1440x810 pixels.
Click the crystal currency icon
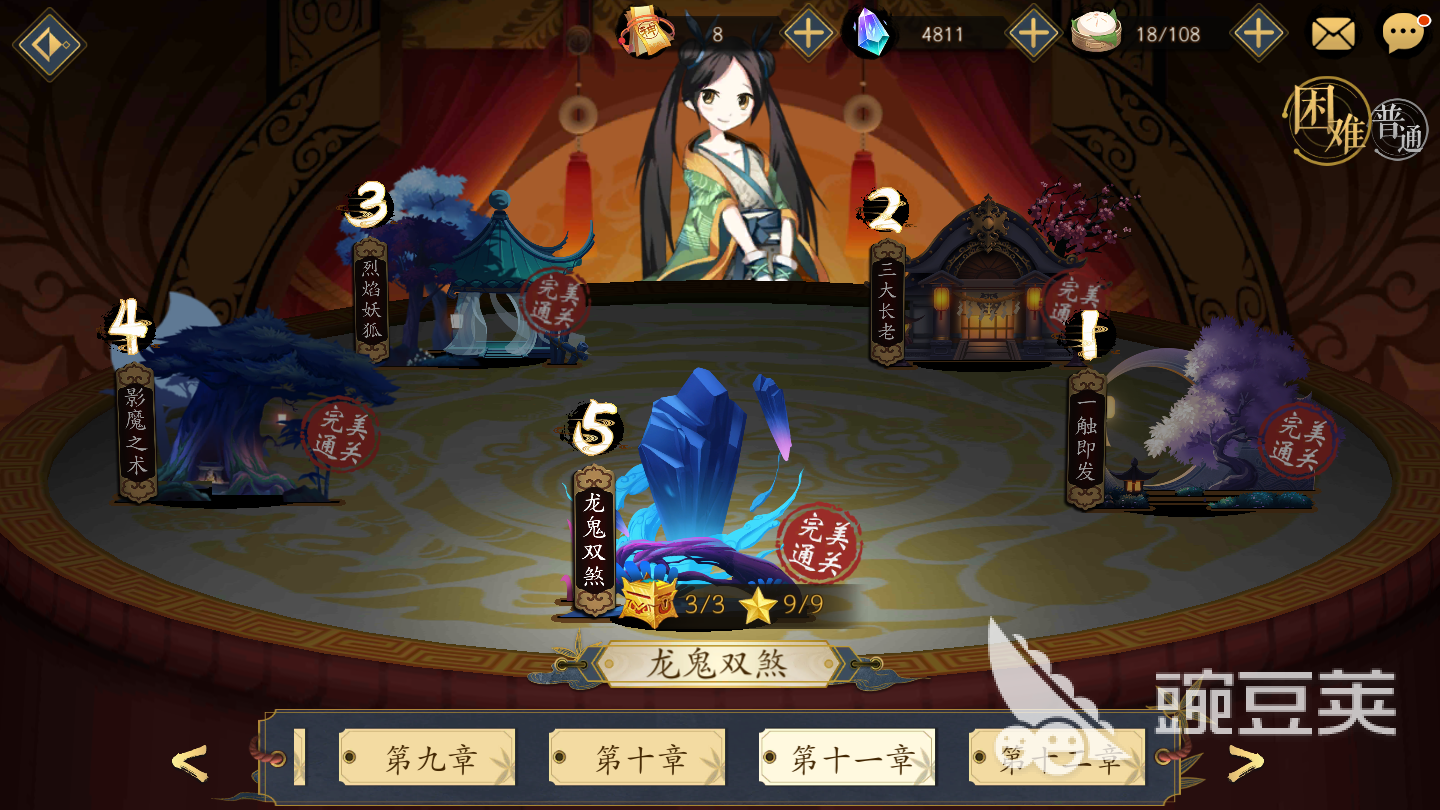(x=869, y=33)
